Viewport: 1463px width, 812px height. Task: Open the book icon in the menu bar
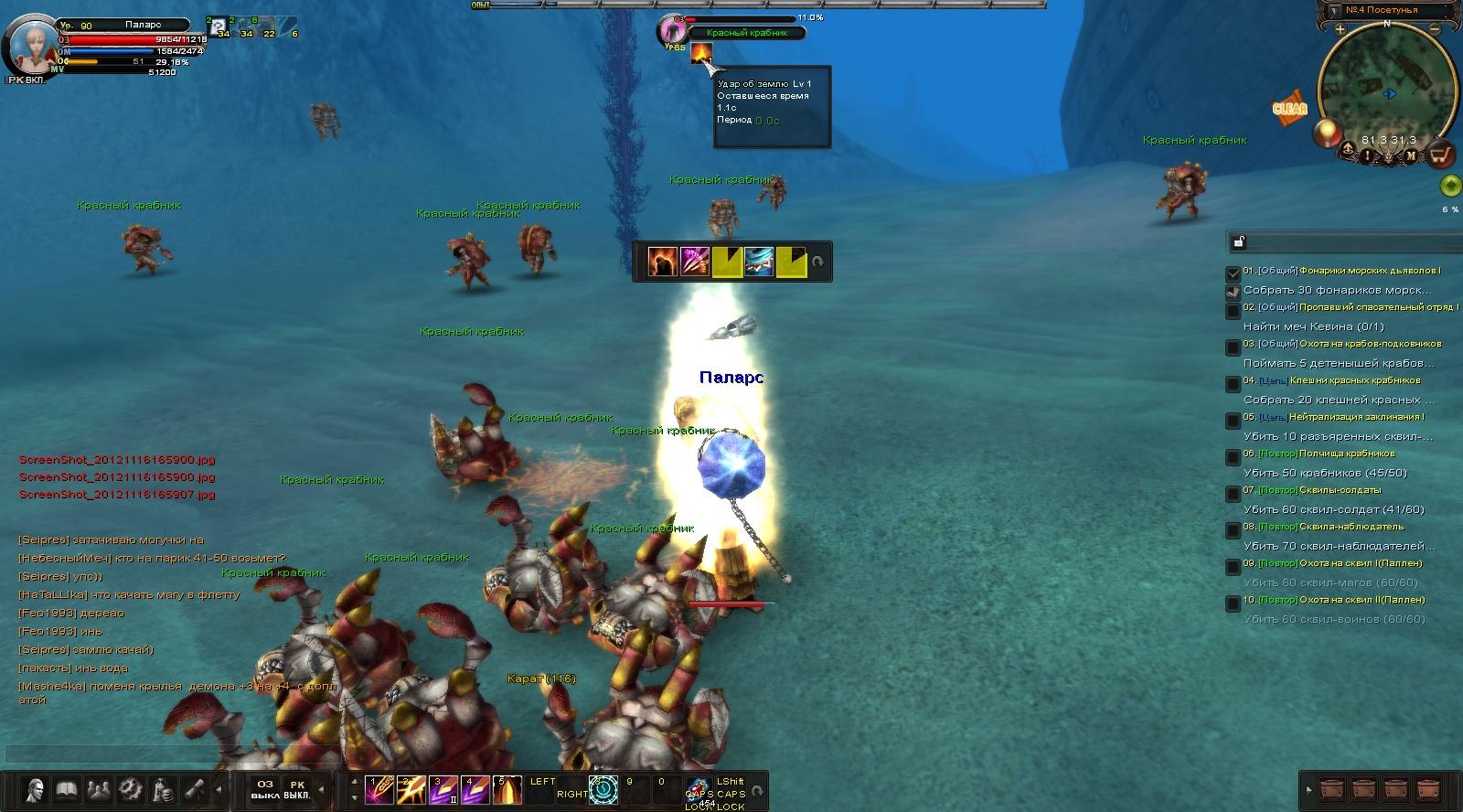coord(67,788)
